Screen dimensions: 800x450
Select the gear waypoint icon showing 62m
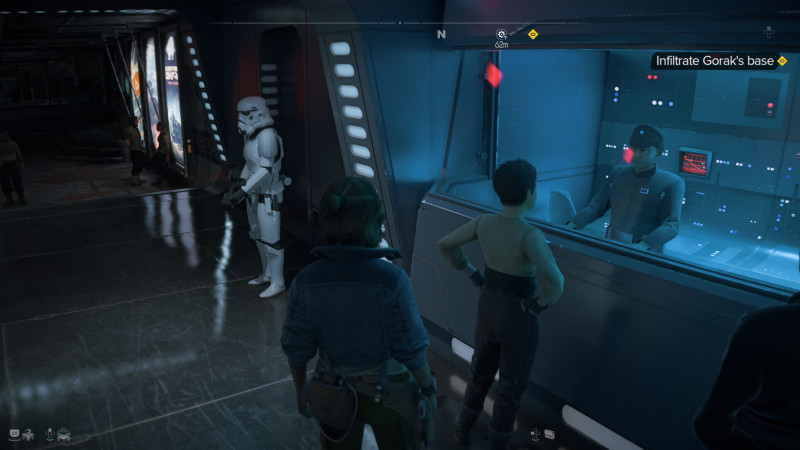click(502, 35)
